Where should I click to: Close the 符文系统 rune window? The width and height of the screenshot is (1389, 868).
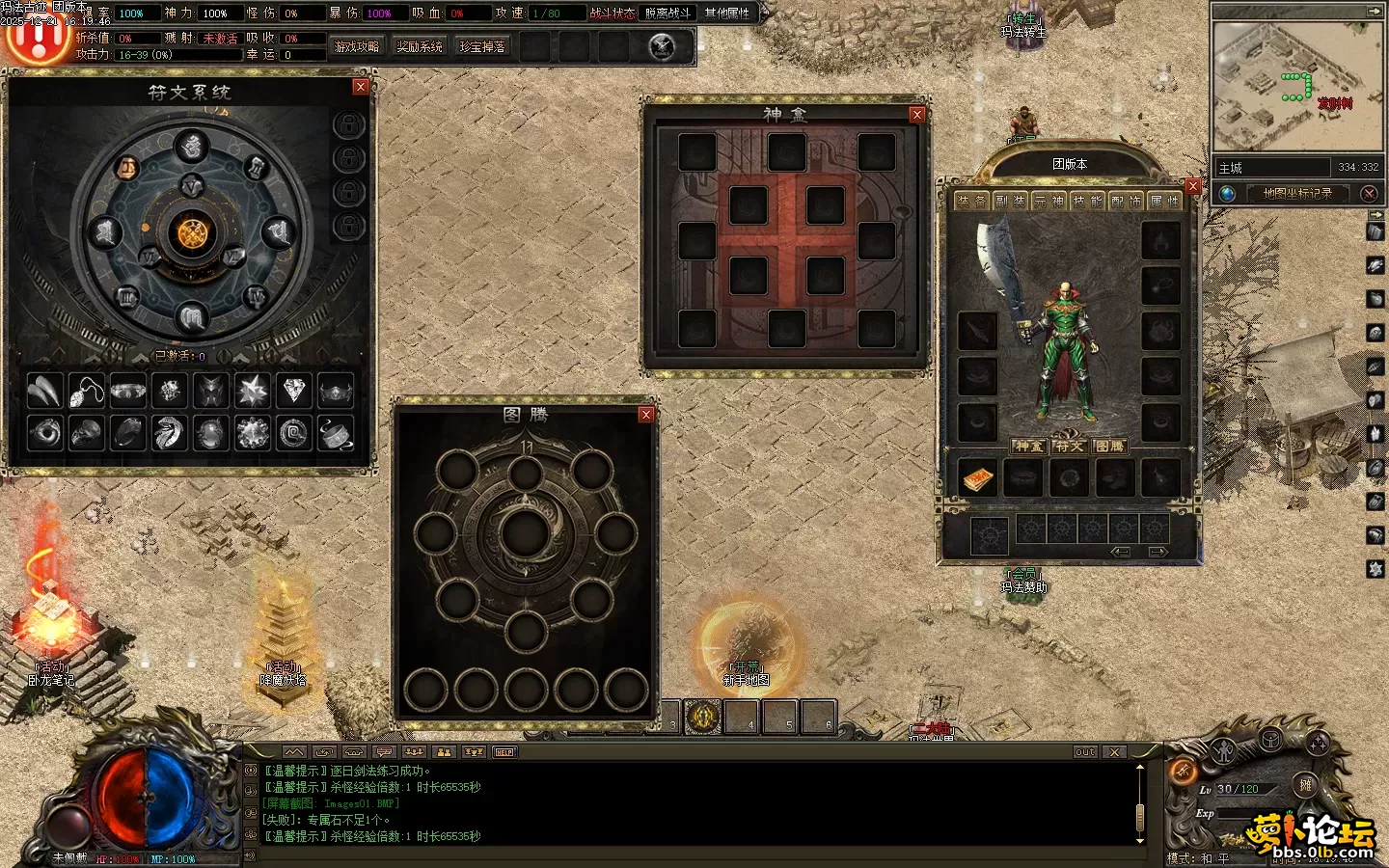coord(361,87)
